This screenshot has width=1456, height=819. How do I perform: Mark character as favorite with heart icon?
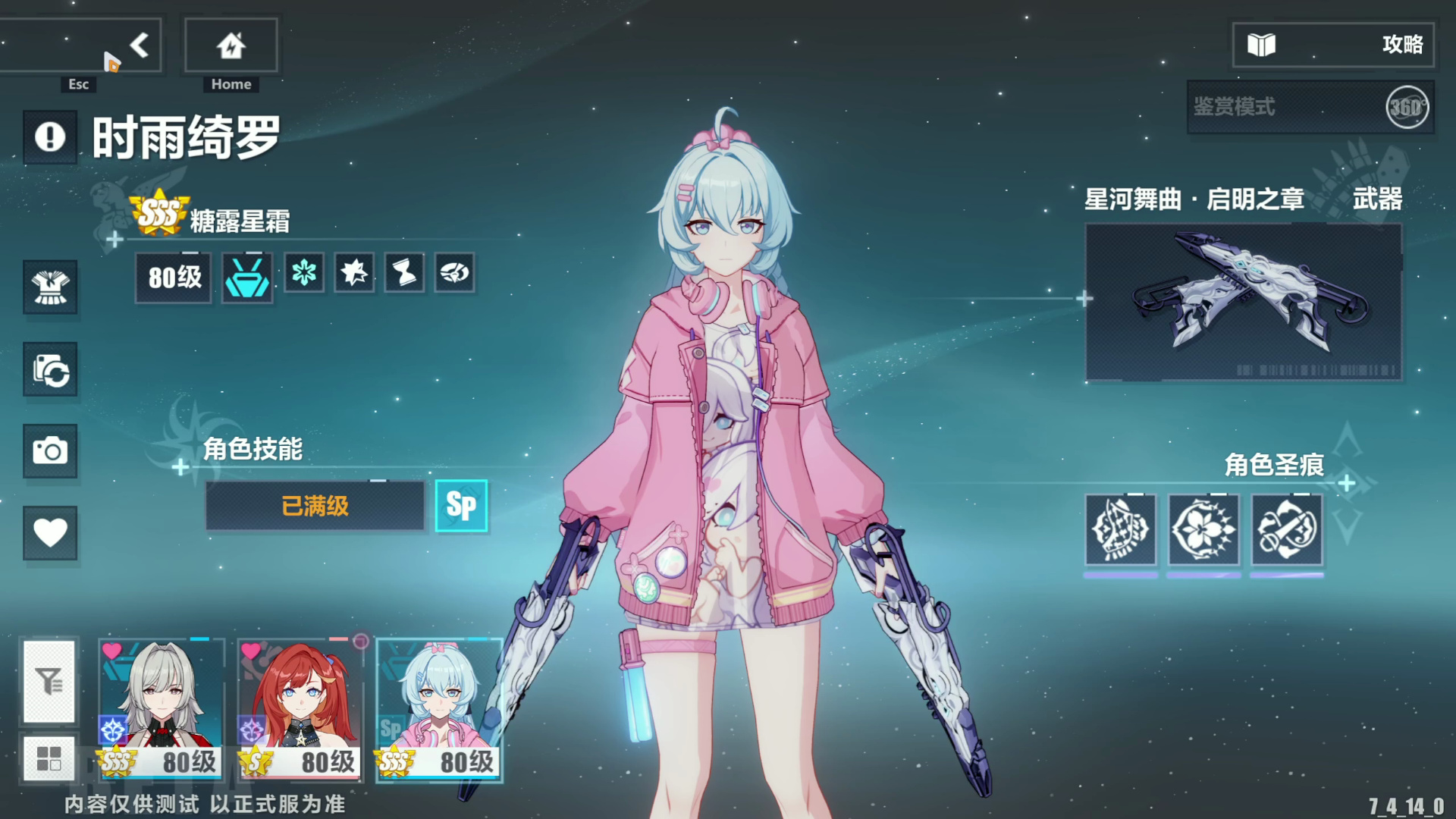(x=50, y=532)
